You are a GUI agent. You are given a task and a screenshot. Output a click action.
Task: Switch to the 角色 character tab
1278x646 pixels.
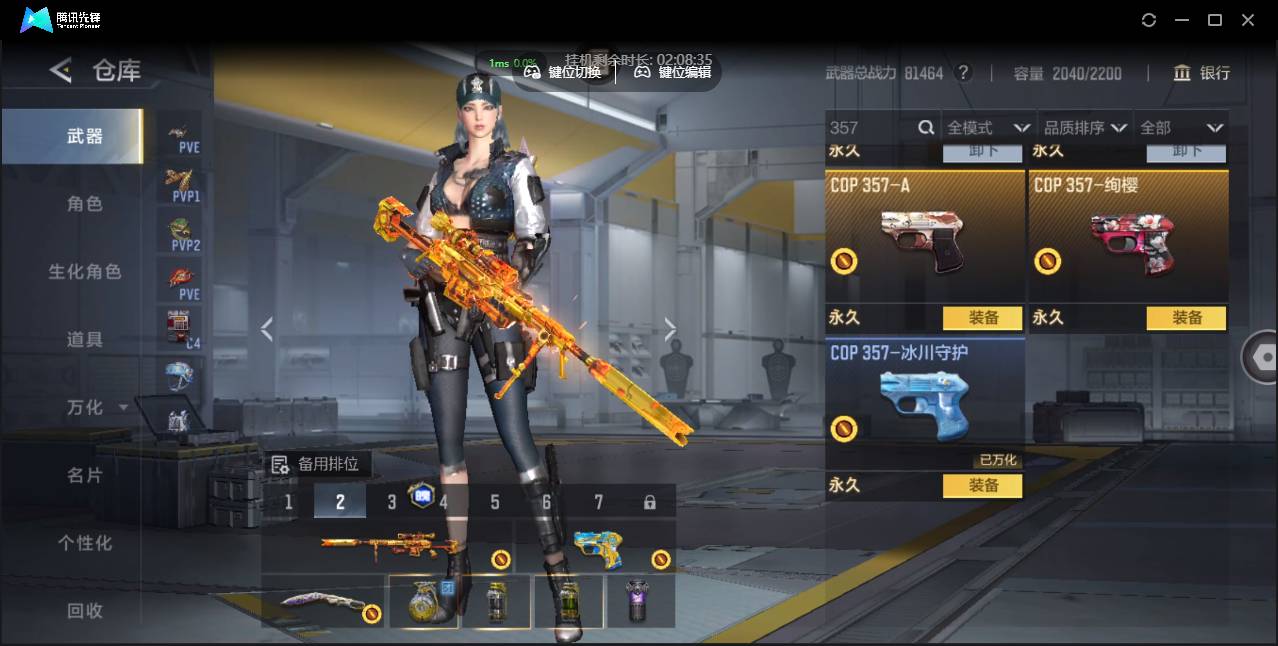tap(85, 204)
